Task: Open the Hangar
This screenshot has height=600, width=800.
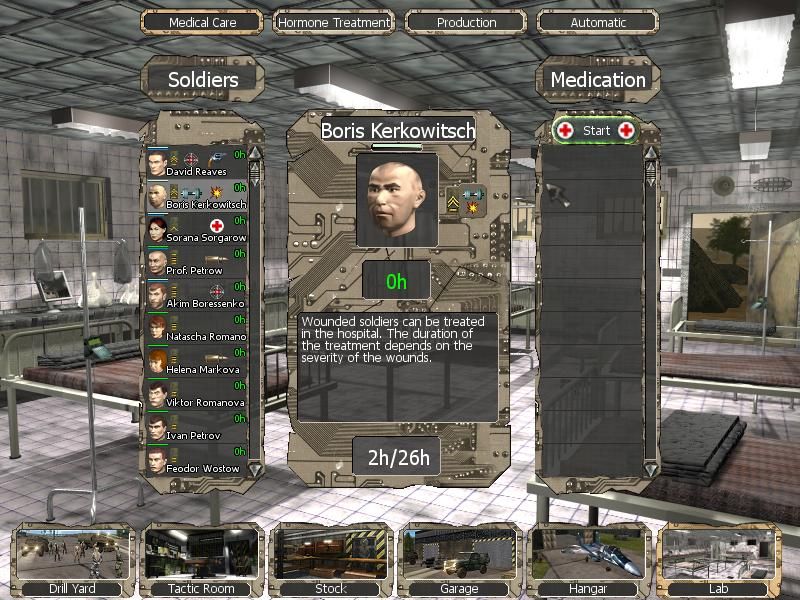Action: point(588,560)
